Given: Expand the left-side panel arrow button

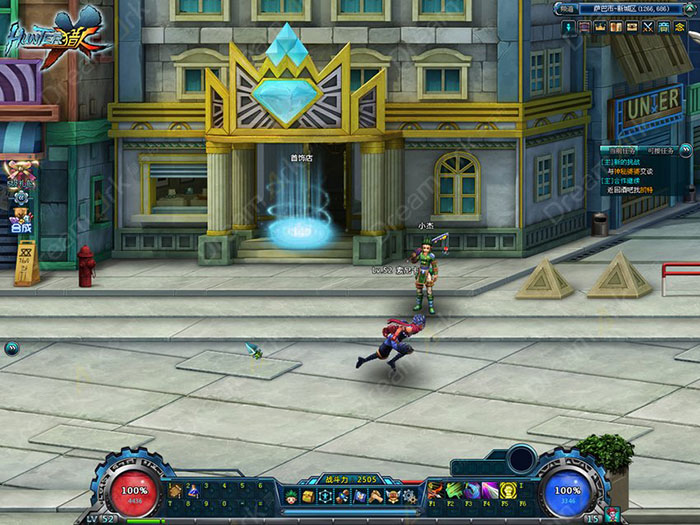Looking at the screenshot, I should tap(11, 348).
